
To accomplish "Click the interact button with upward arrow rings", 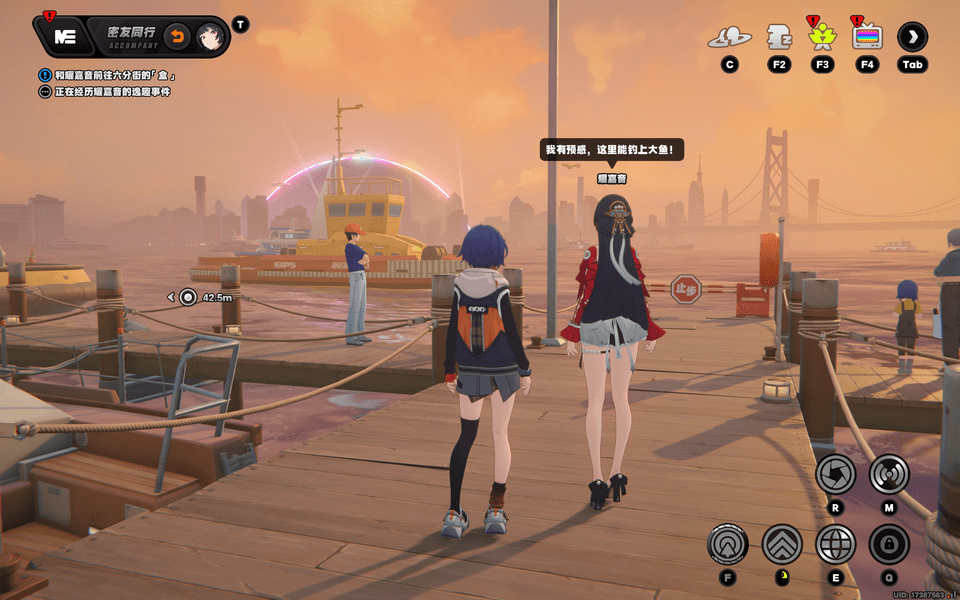I will 727,544.
